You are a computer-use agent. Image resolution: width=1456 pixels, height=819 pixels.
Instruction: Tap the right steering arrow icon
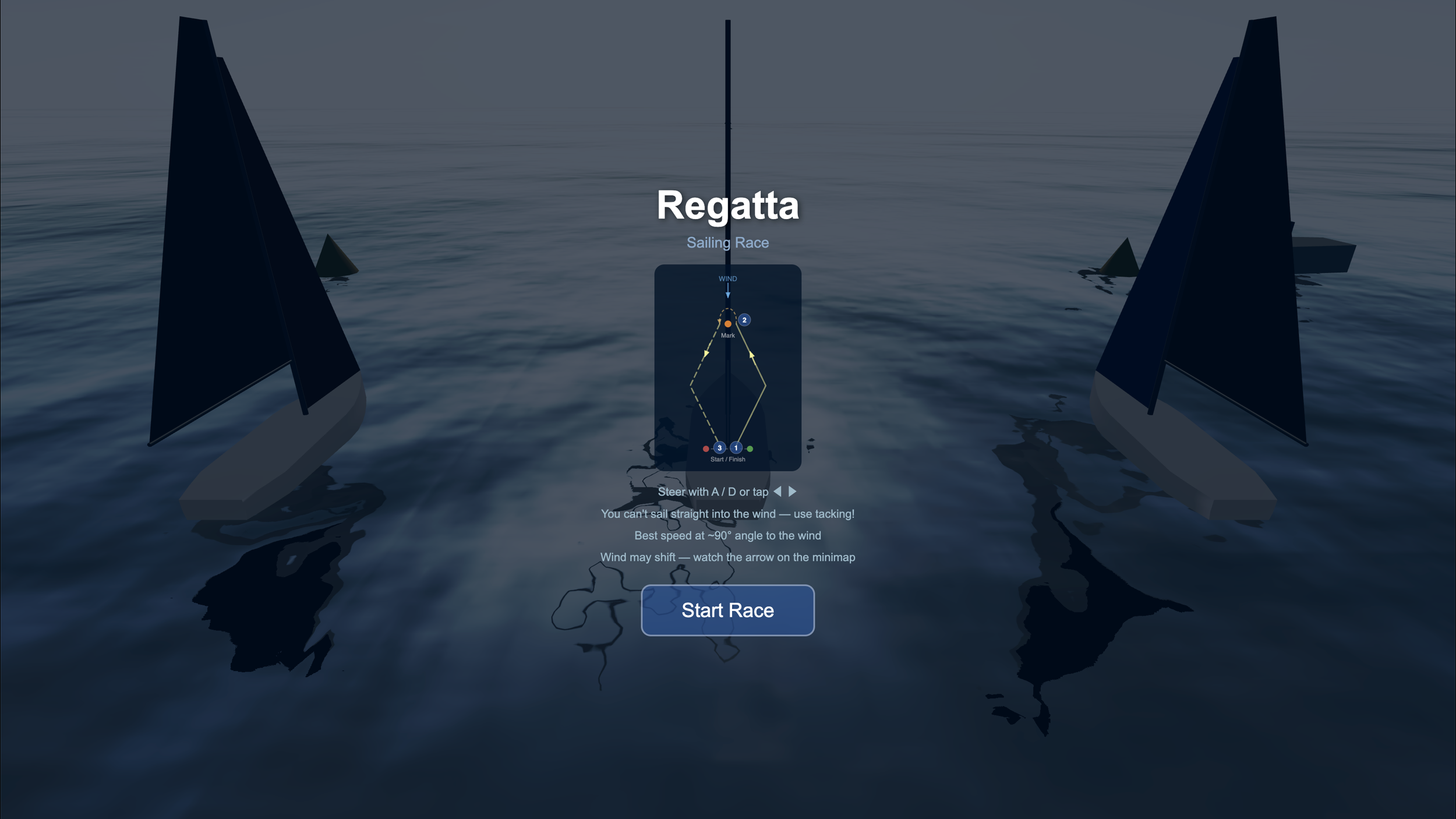(793, 491)
